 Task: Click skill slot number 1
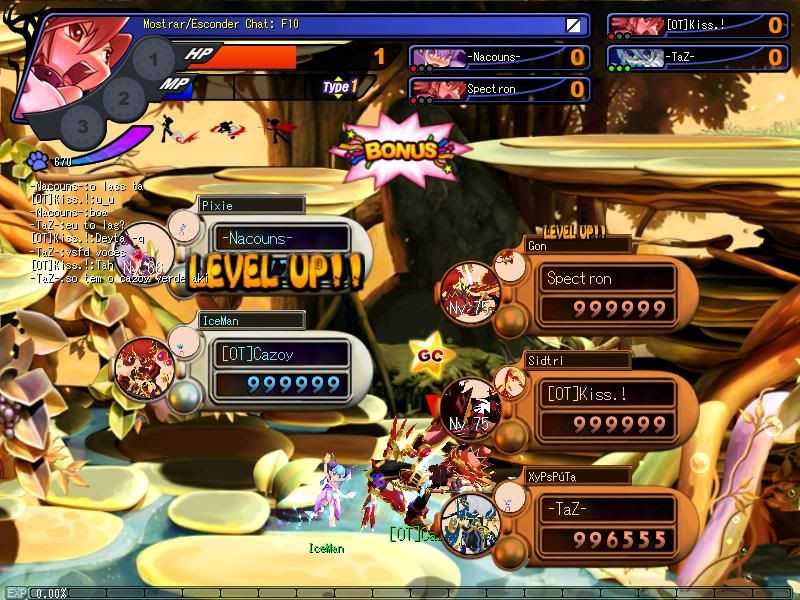pos(153,60)
